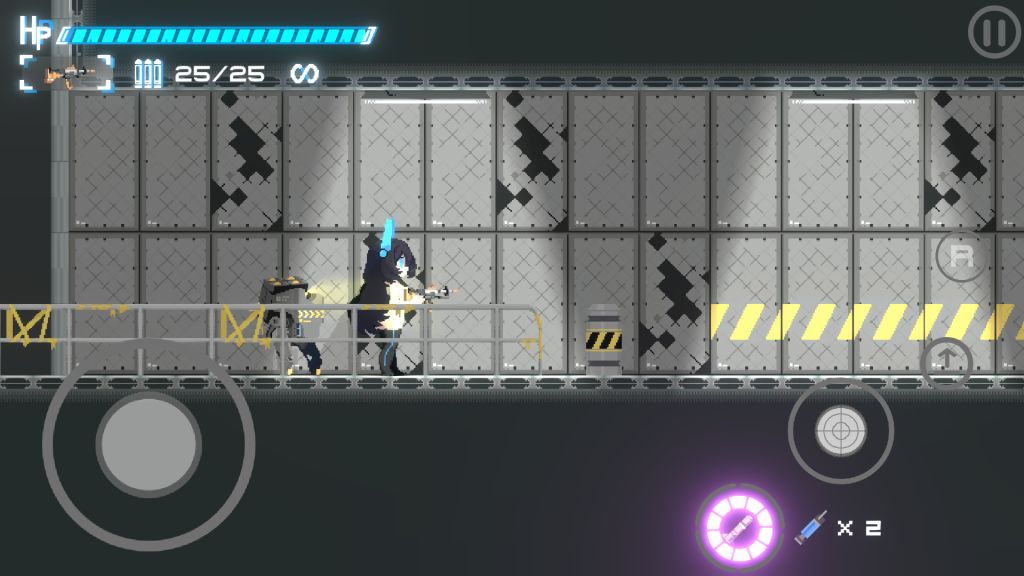Image resolution: width=1024 pixels, height=576 pixels.
Task: Select the equipped rifle weapon slot
Action: pos(67,73)
